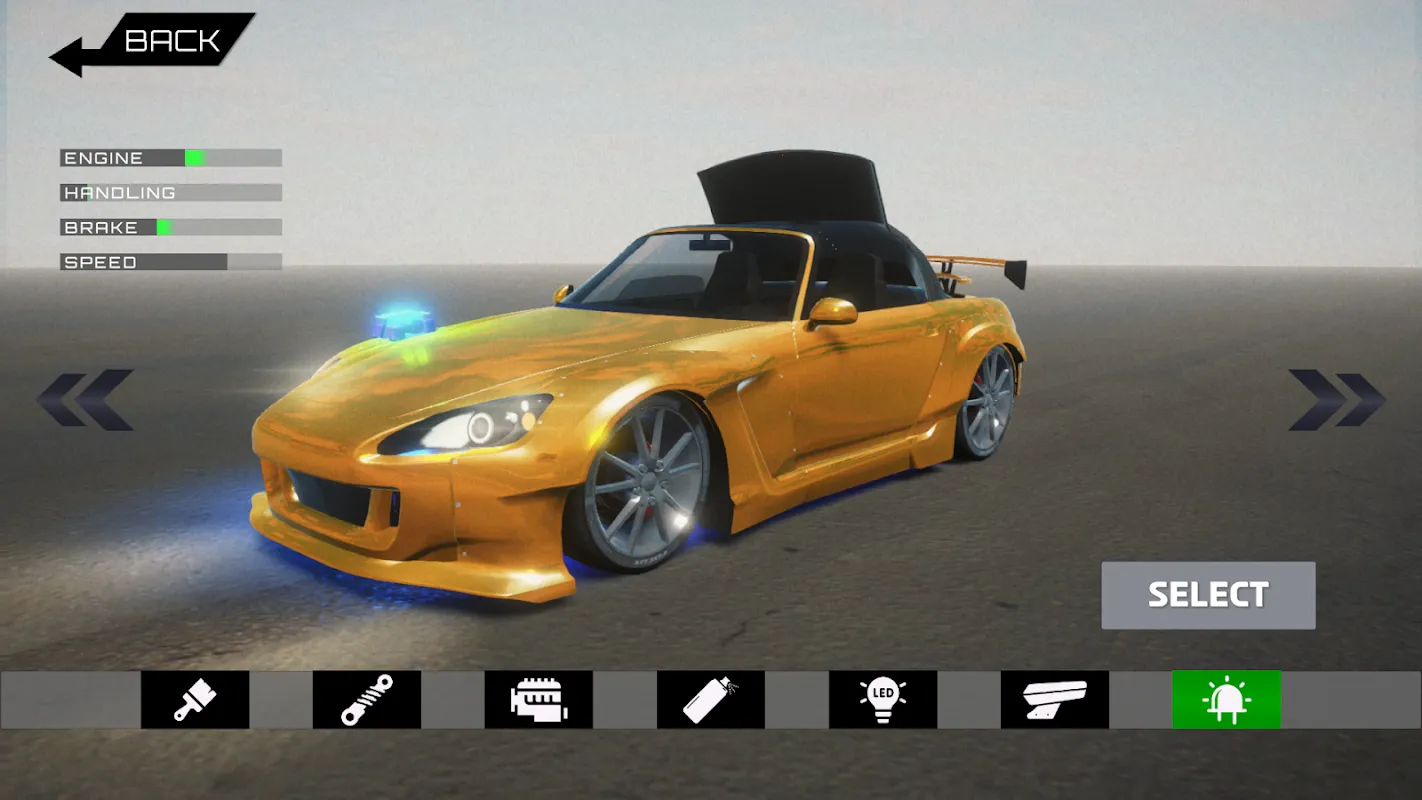Open the LED bulb lights tab

tap(883, 699)
